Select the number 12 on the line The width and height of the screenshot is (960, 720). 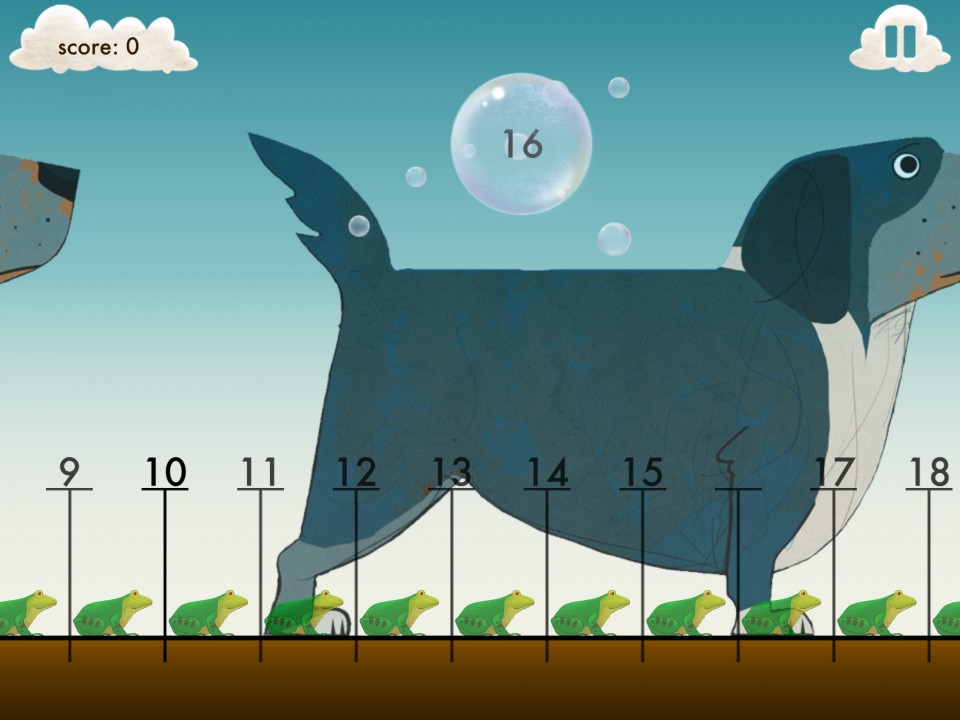[356, 472]
